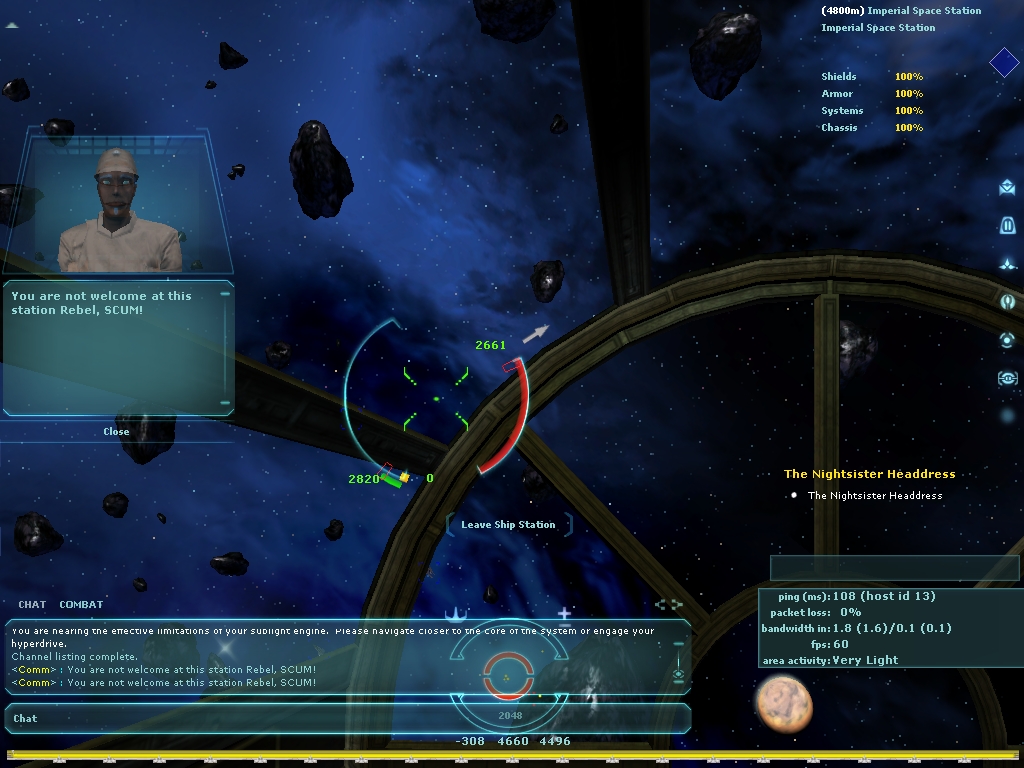Image resolution: width=1024 pixels, height=768 pixels.
Task: Switch to the Chat tab
Action: coord(32,604)
